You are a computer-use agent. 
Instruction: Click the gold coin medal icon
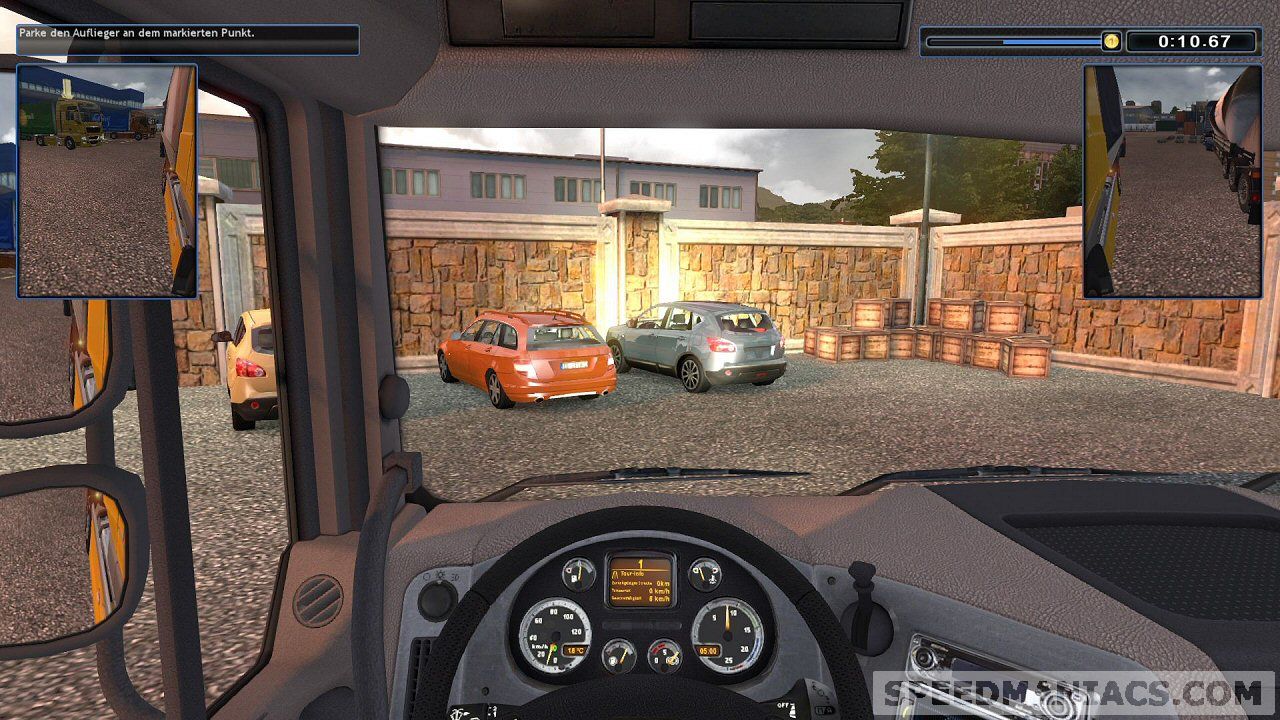pyautogui.click(x=1111, y=41)
